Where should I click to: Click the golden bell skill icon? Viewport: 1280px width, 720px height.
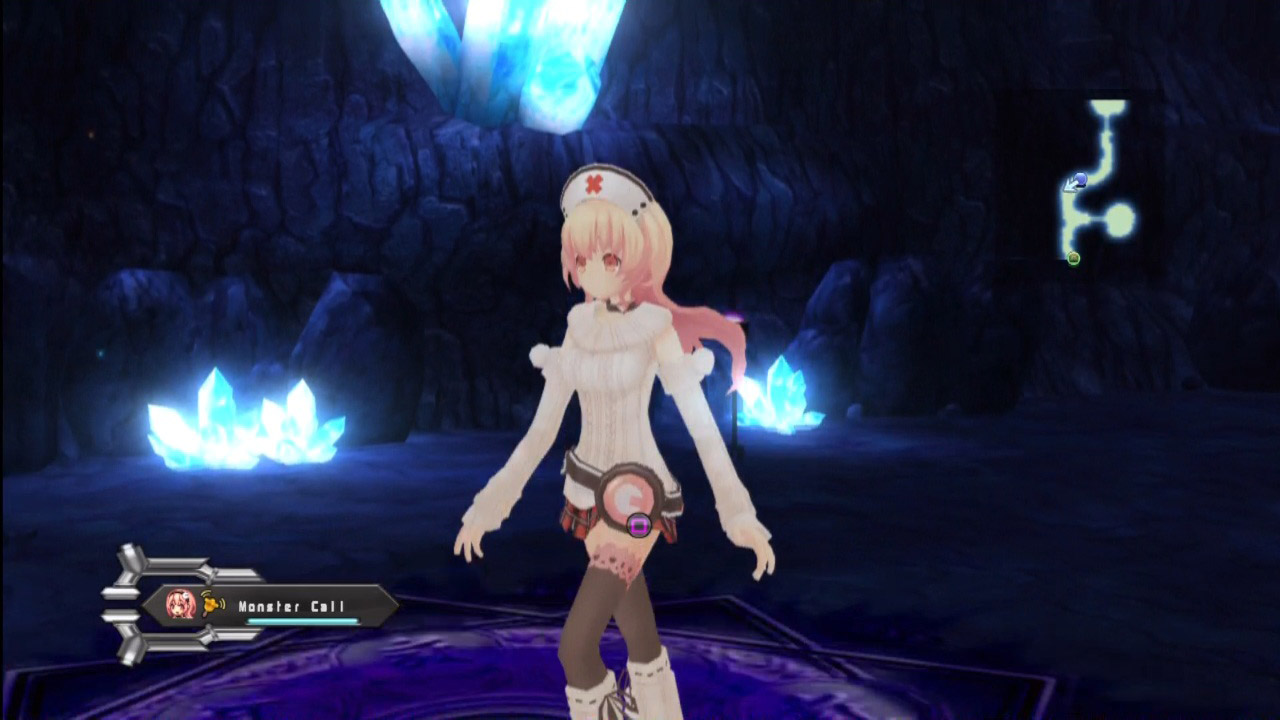pyautogui.click(x=213, y=604)
